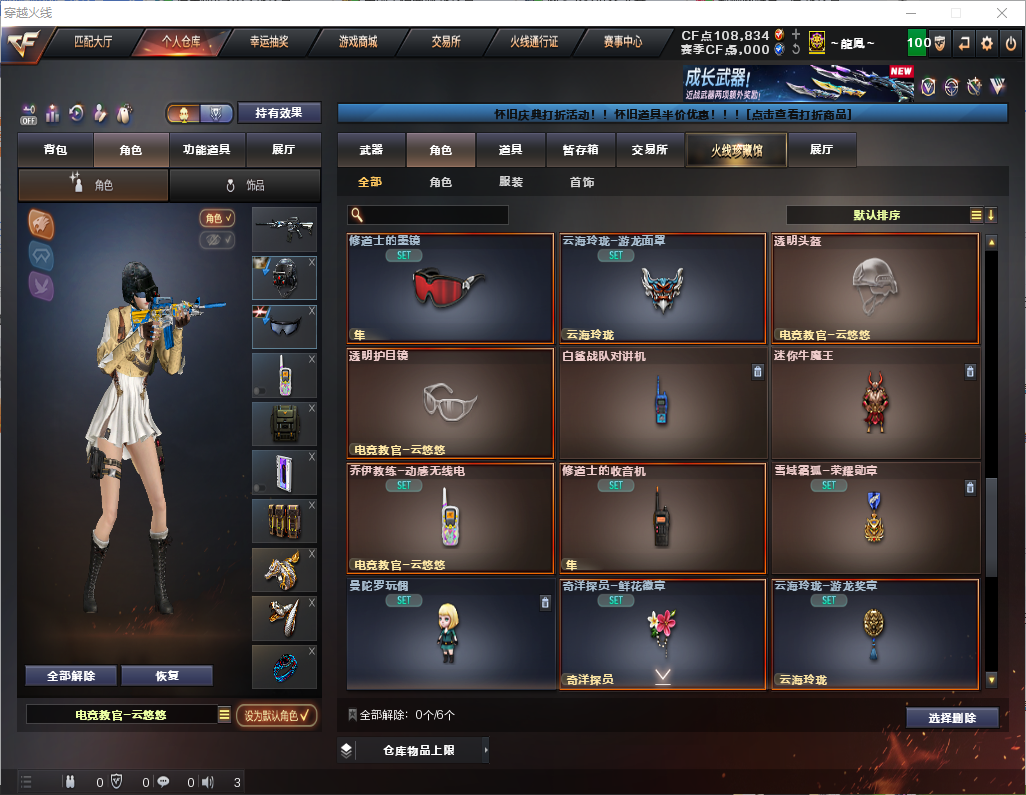Switch to the 火线通行证 pass tab
1026x795 pixels.
coord(534,42)
